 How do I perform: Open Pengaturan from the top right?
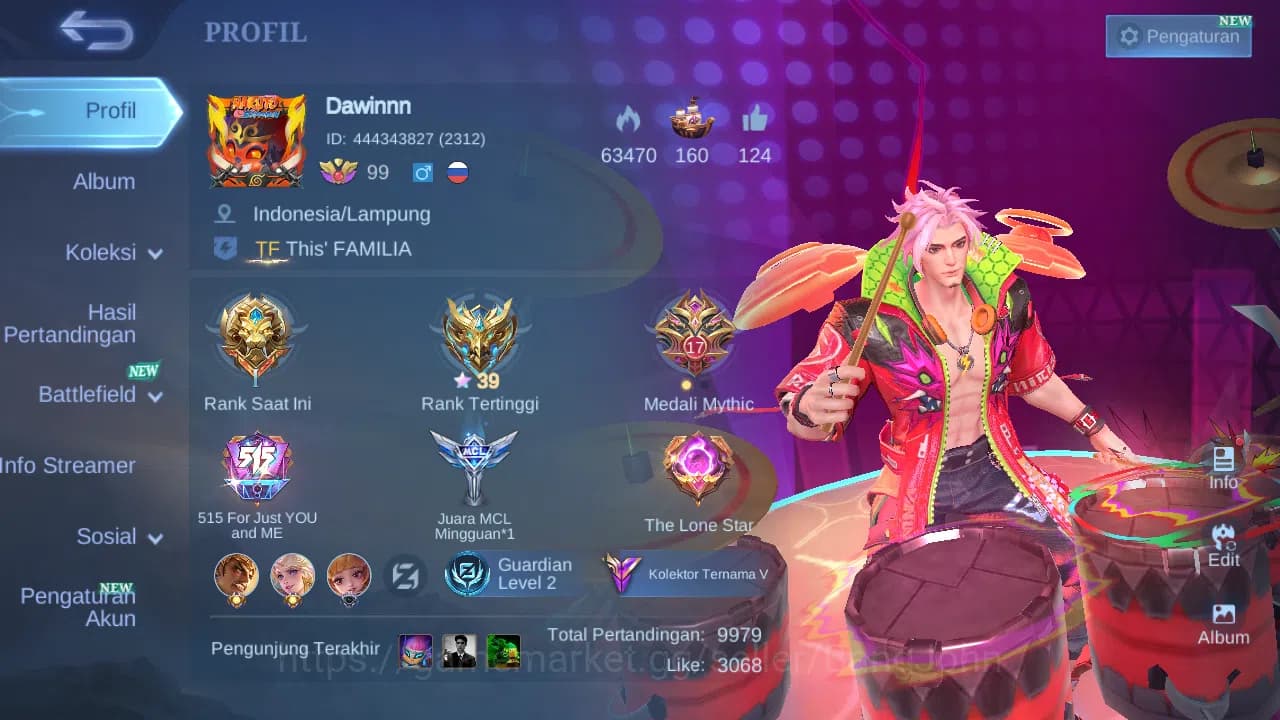coord(1178,35)
